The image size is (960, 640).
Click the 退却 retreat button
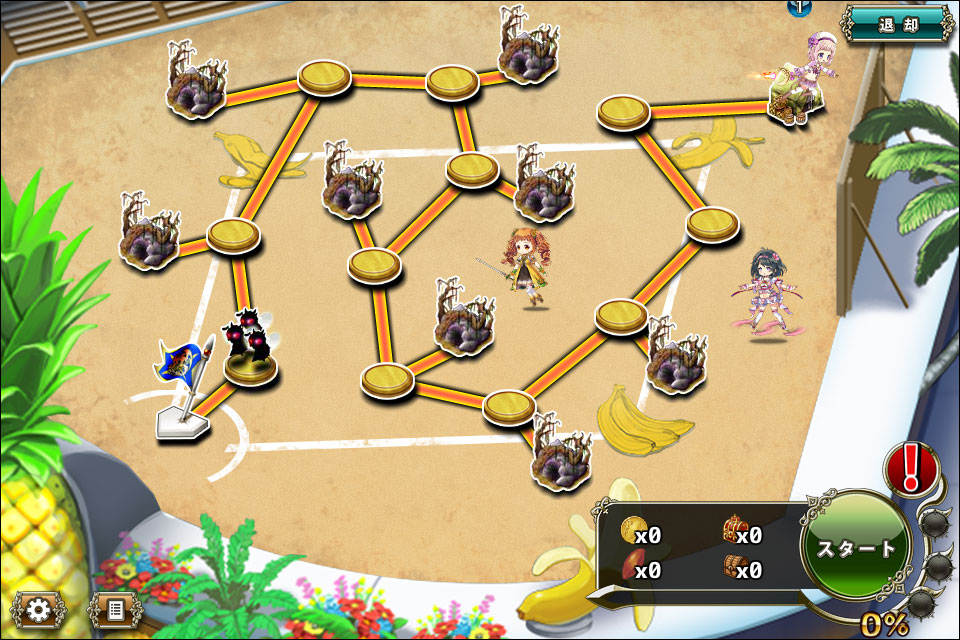[x=895, y=22]
